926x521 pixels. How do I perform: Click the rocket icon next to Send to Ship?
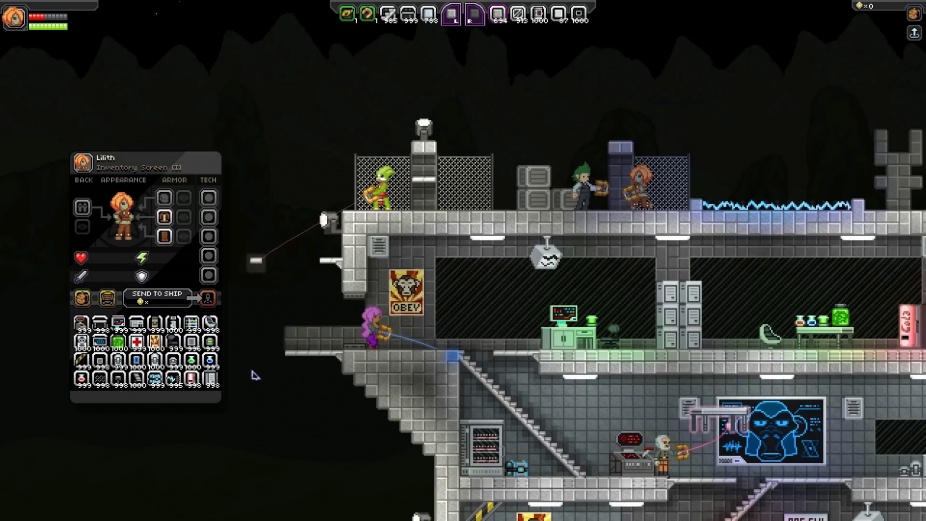pyautogui.click(x=208, y=298)
